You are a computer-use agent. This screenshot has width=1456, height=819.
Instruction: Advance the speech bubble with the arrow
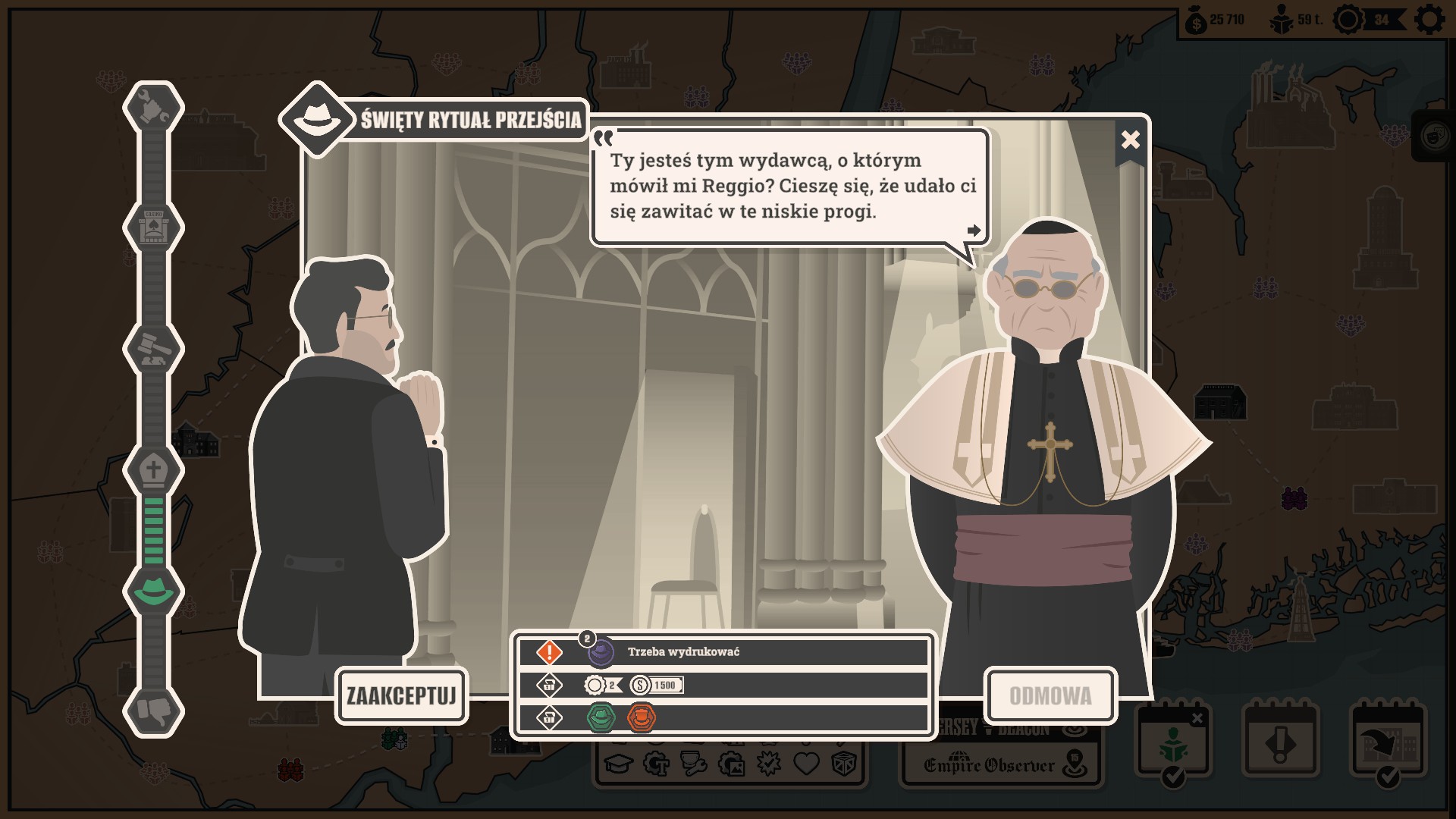coord(974,231)
